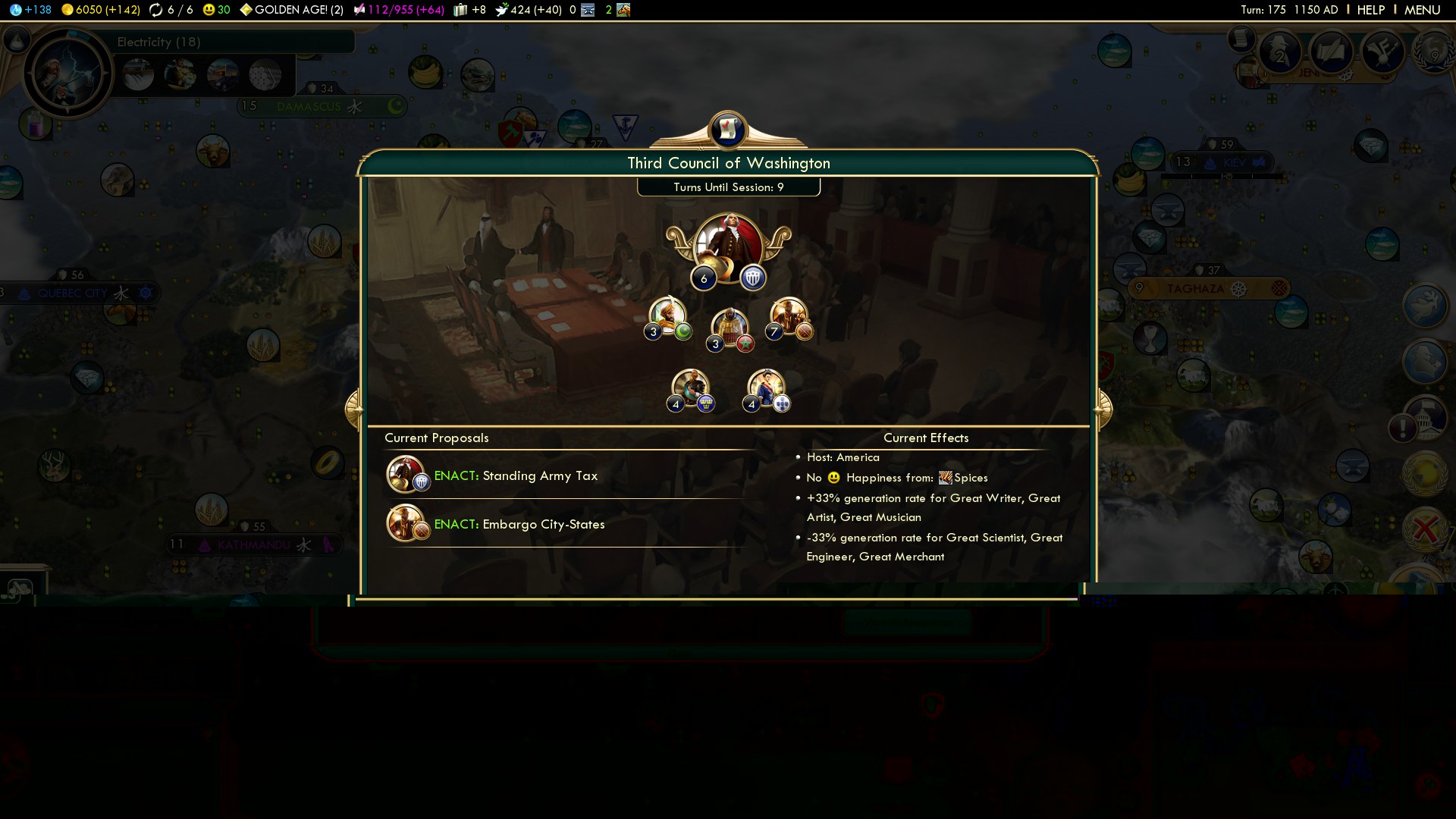This screenshot has height=819, width=1456.
Task: Open the game MENU
Action: (1422, 10)
